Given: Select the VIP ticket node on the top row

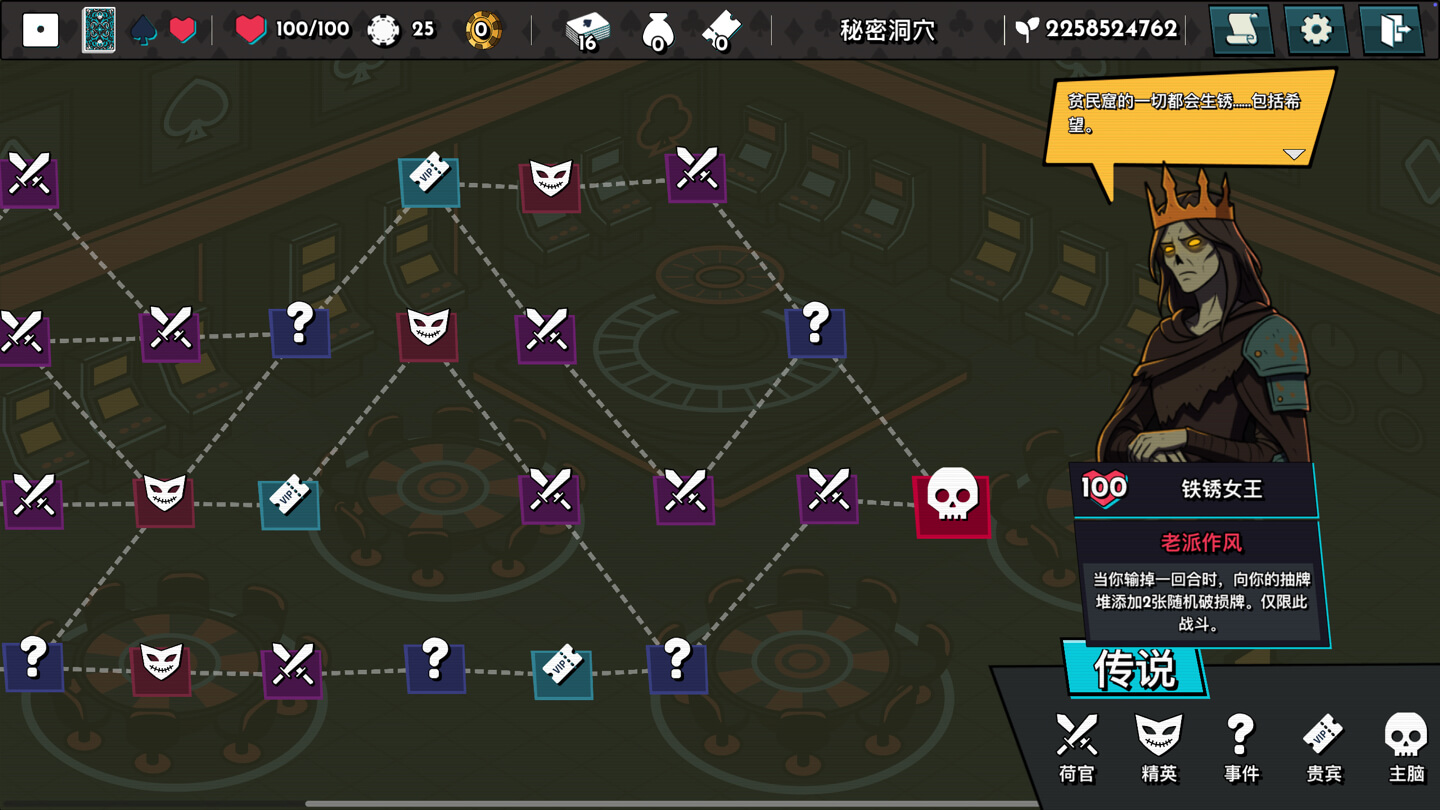Looking at the screenshot, I should coord(430,182).
